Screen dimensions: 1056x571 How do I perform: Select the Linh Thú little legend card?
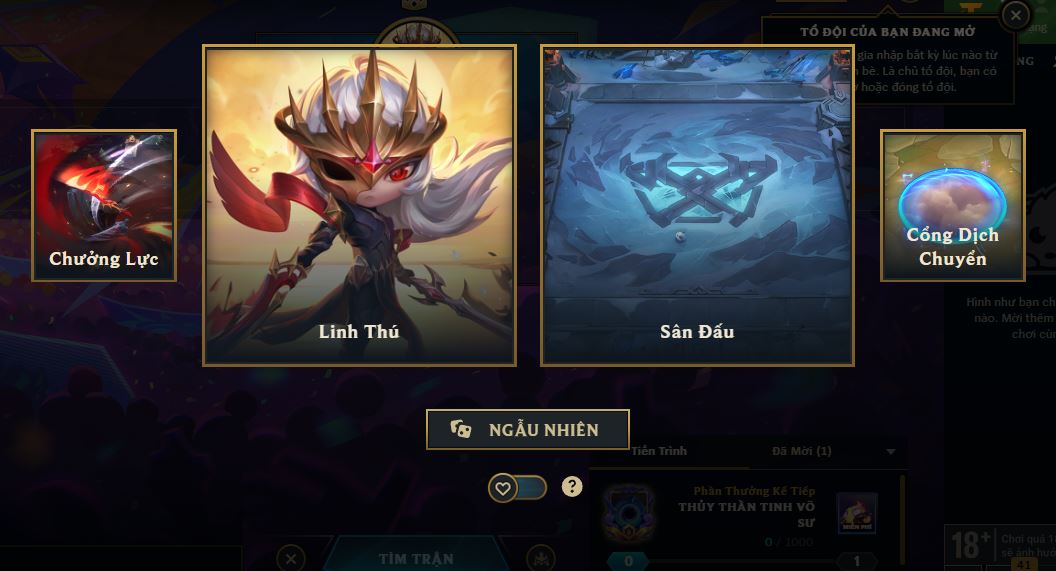tap(359, 205)
